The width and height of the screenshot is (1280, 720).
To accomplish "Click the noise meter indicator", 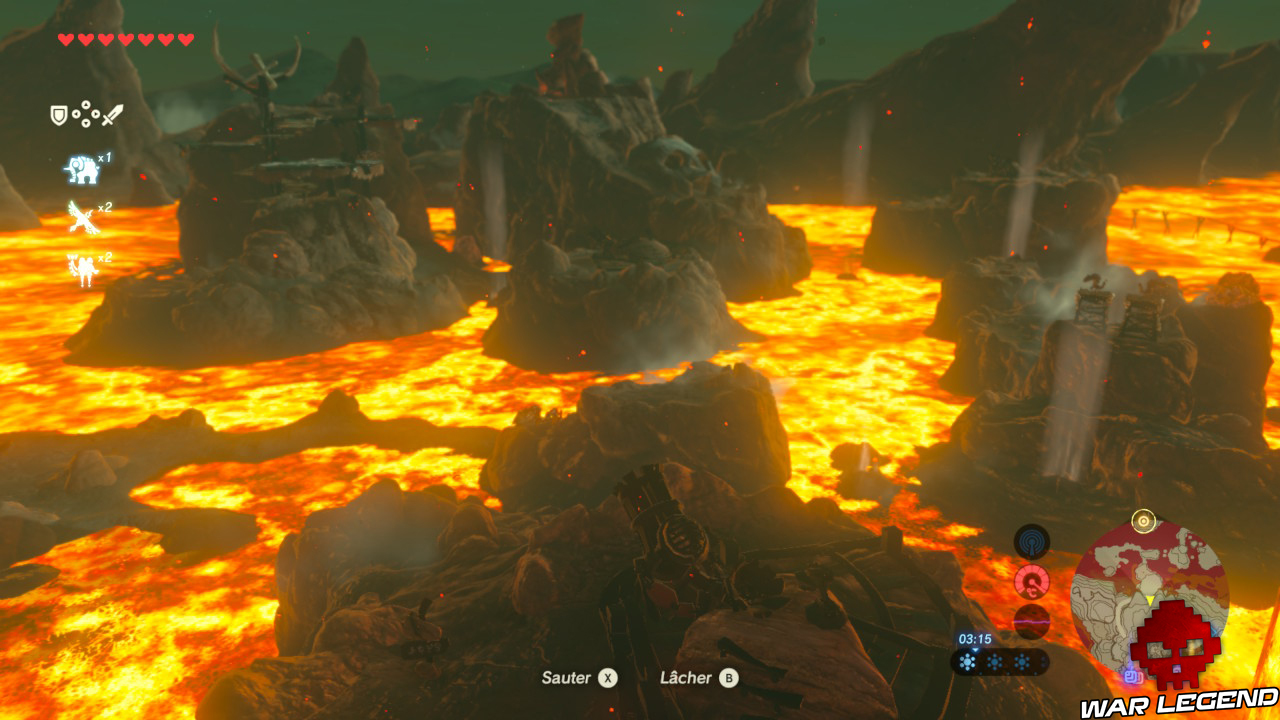I will pyautogui.click(x=1030, y=622).
